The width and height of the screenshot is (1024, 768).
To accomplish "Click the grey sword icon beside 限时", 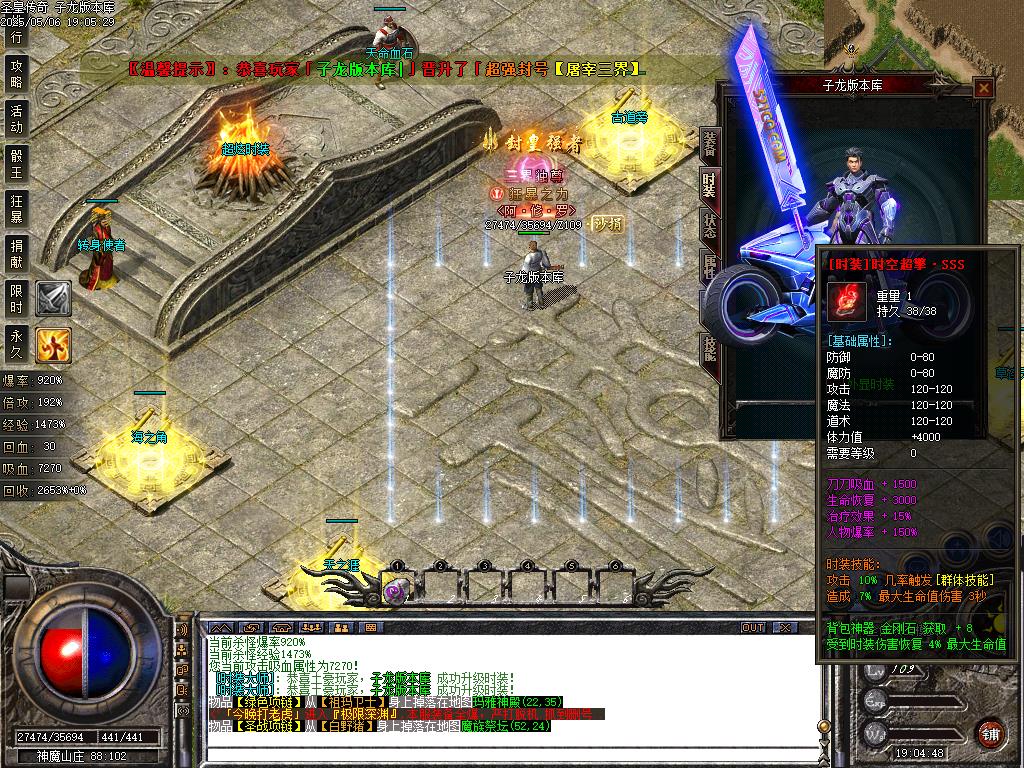I will point(53,298).
